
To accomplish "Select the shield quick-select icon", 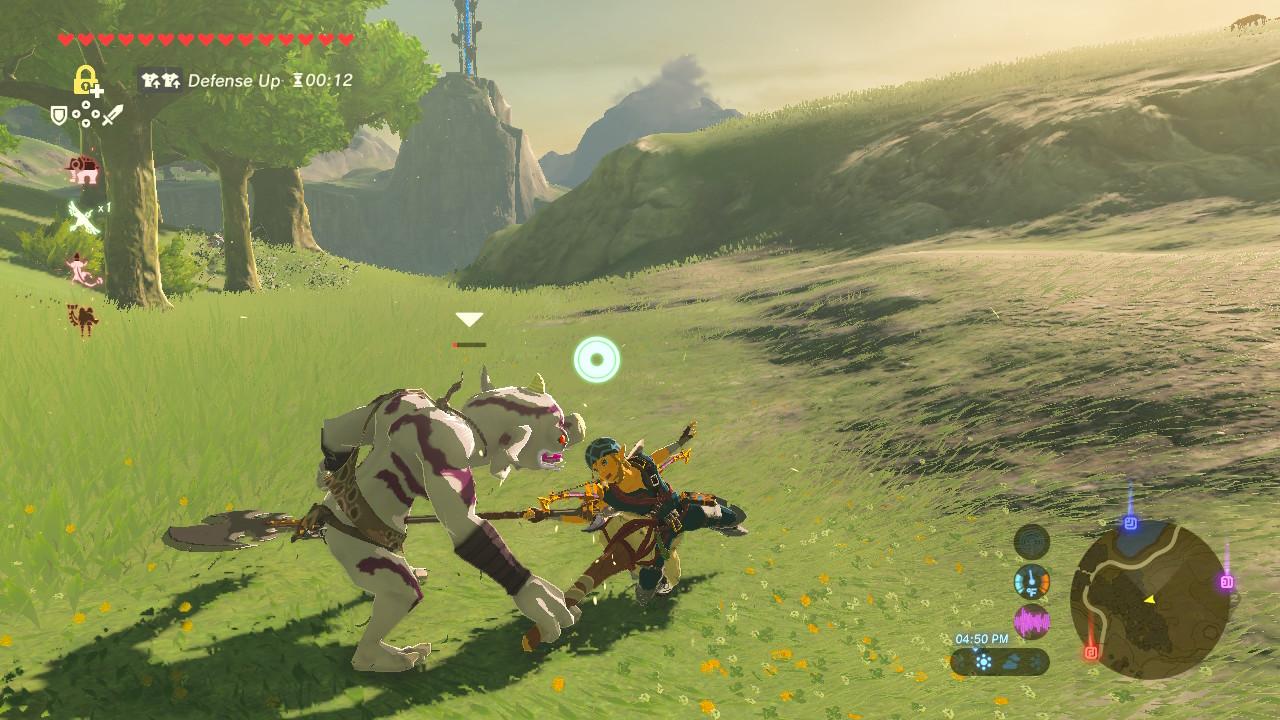I will [59, 116].
